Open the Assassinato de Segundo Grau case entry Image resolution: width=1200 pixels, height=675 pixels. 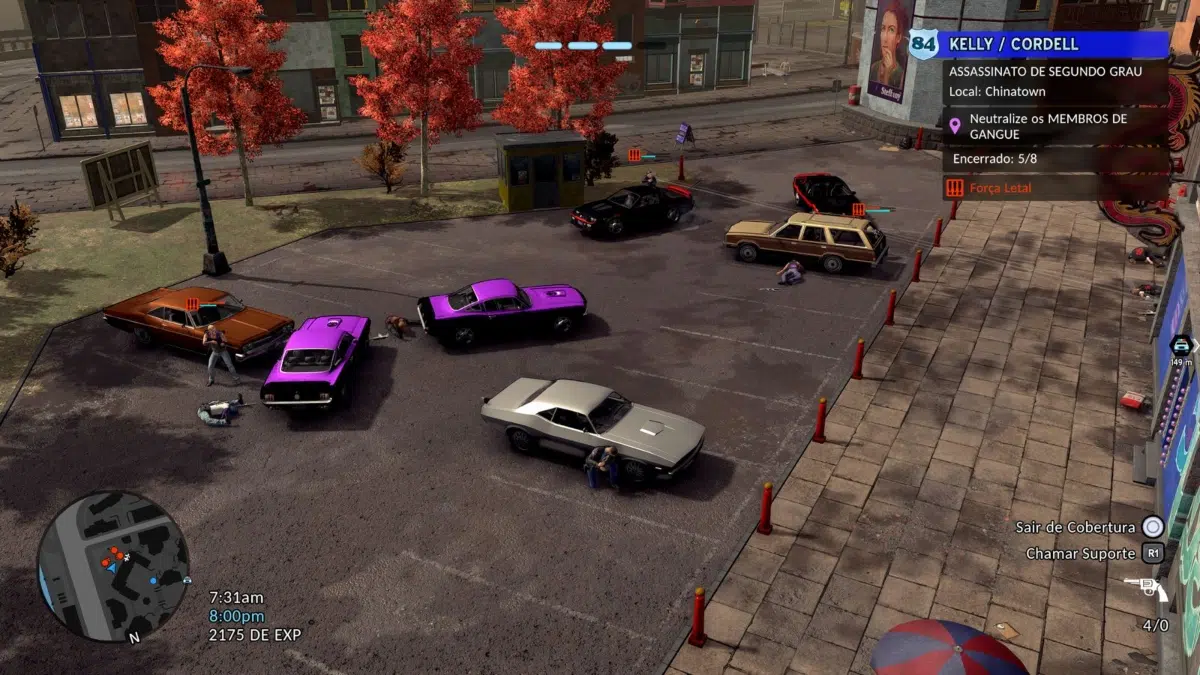(x=1046, y=72)
